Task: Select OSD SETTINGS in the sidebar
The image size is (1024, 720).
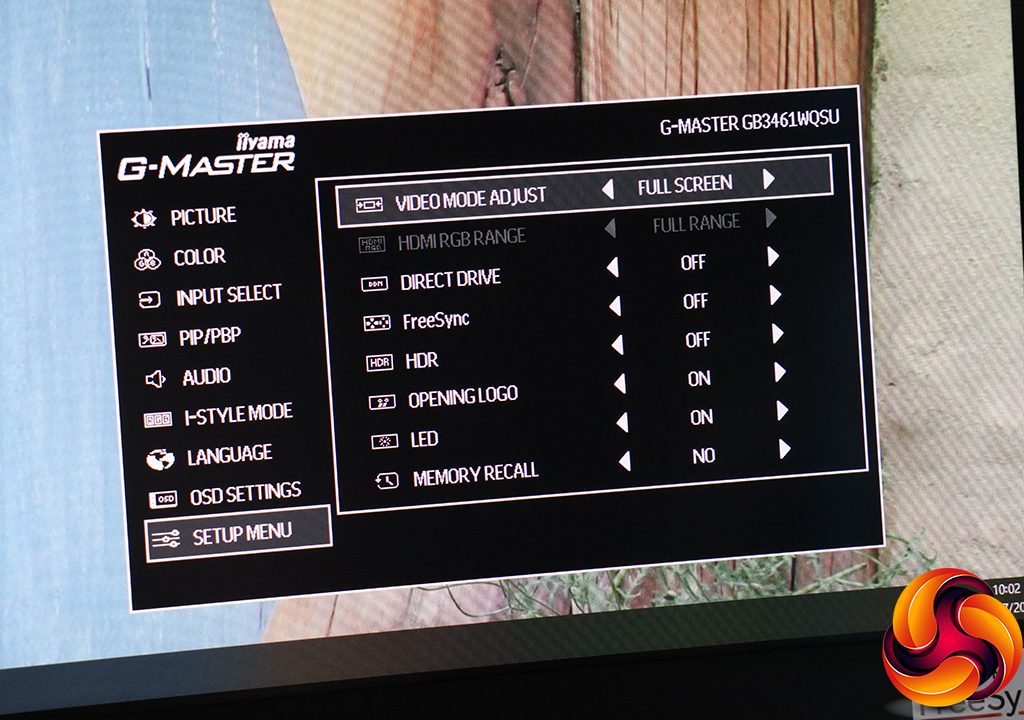Action: (x=244, y=494)
